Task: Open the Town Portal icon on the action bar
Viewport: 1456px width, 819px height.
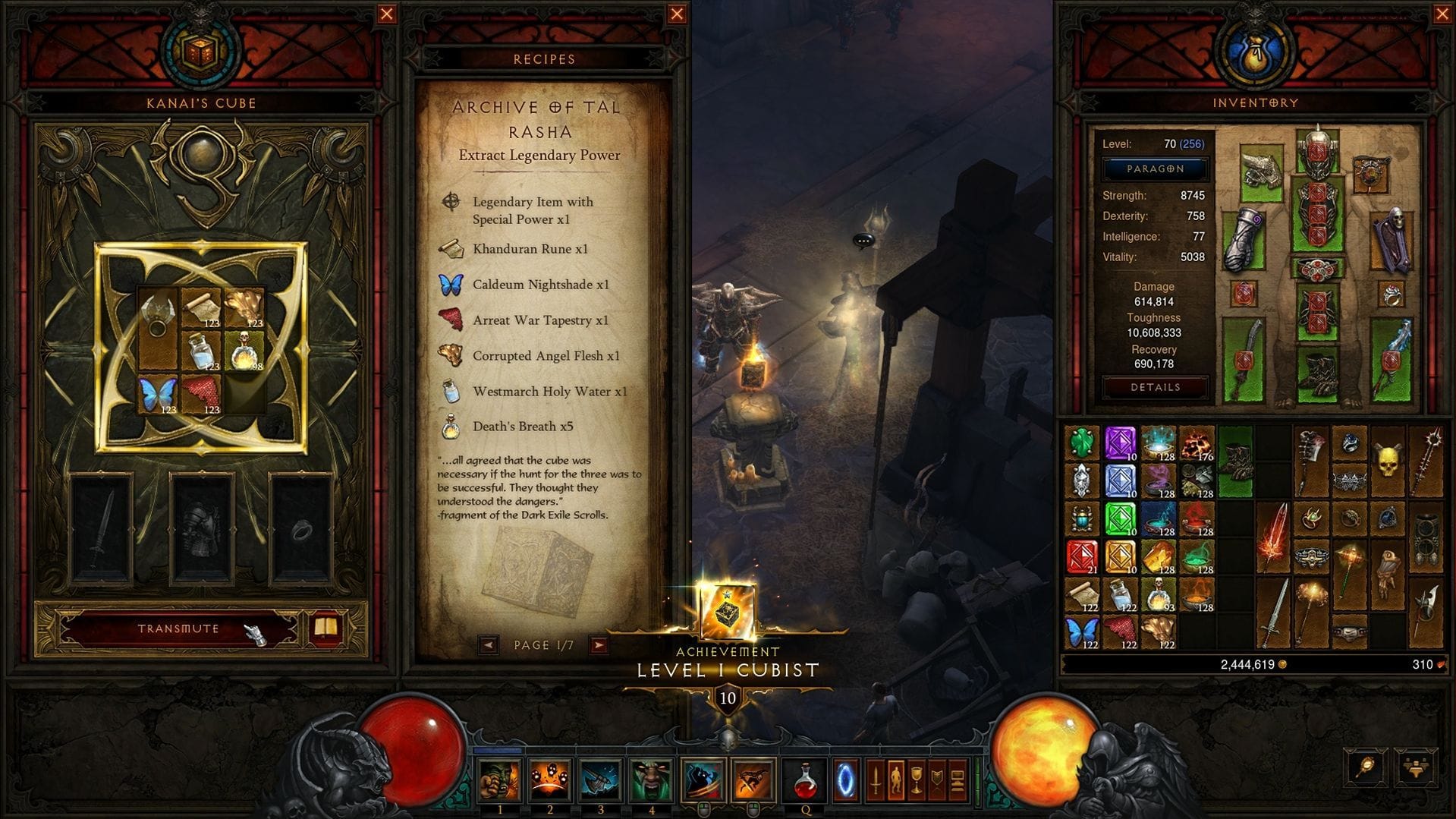Action: (x=847, y=781)
